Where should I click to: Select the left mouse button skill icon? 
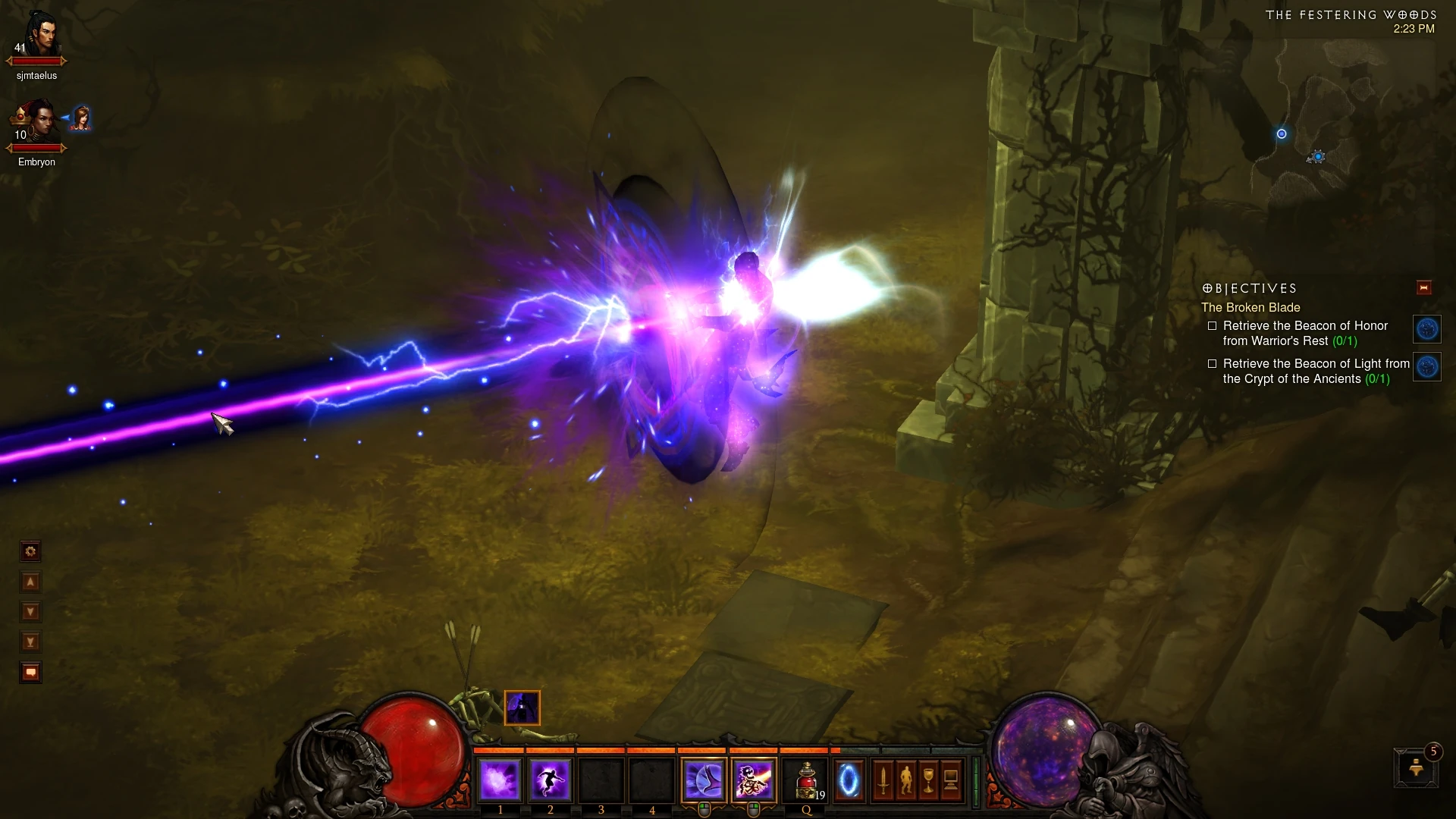point(705,780)
